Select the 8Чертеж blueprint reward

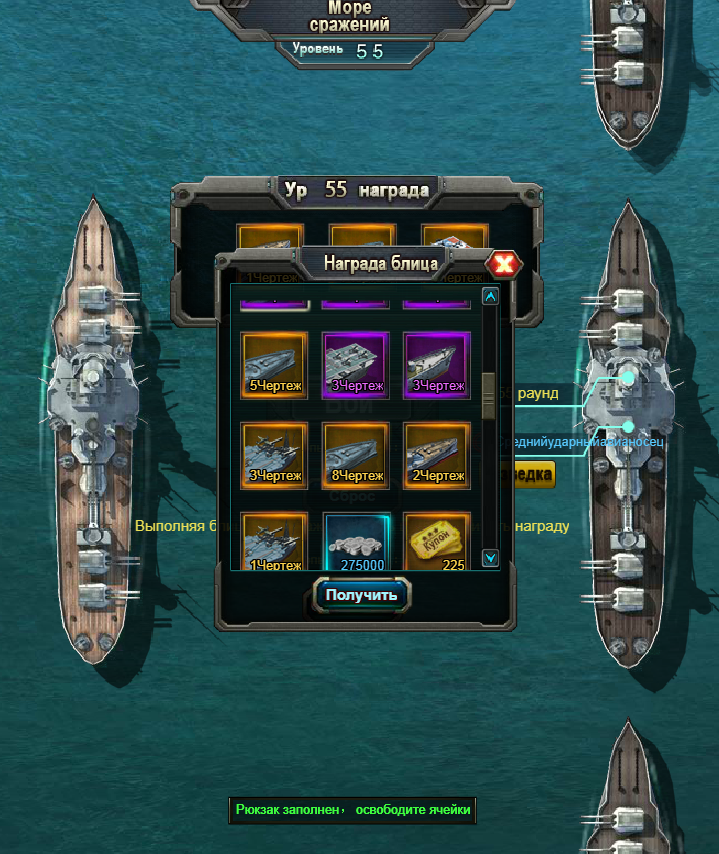coord(355,455)
